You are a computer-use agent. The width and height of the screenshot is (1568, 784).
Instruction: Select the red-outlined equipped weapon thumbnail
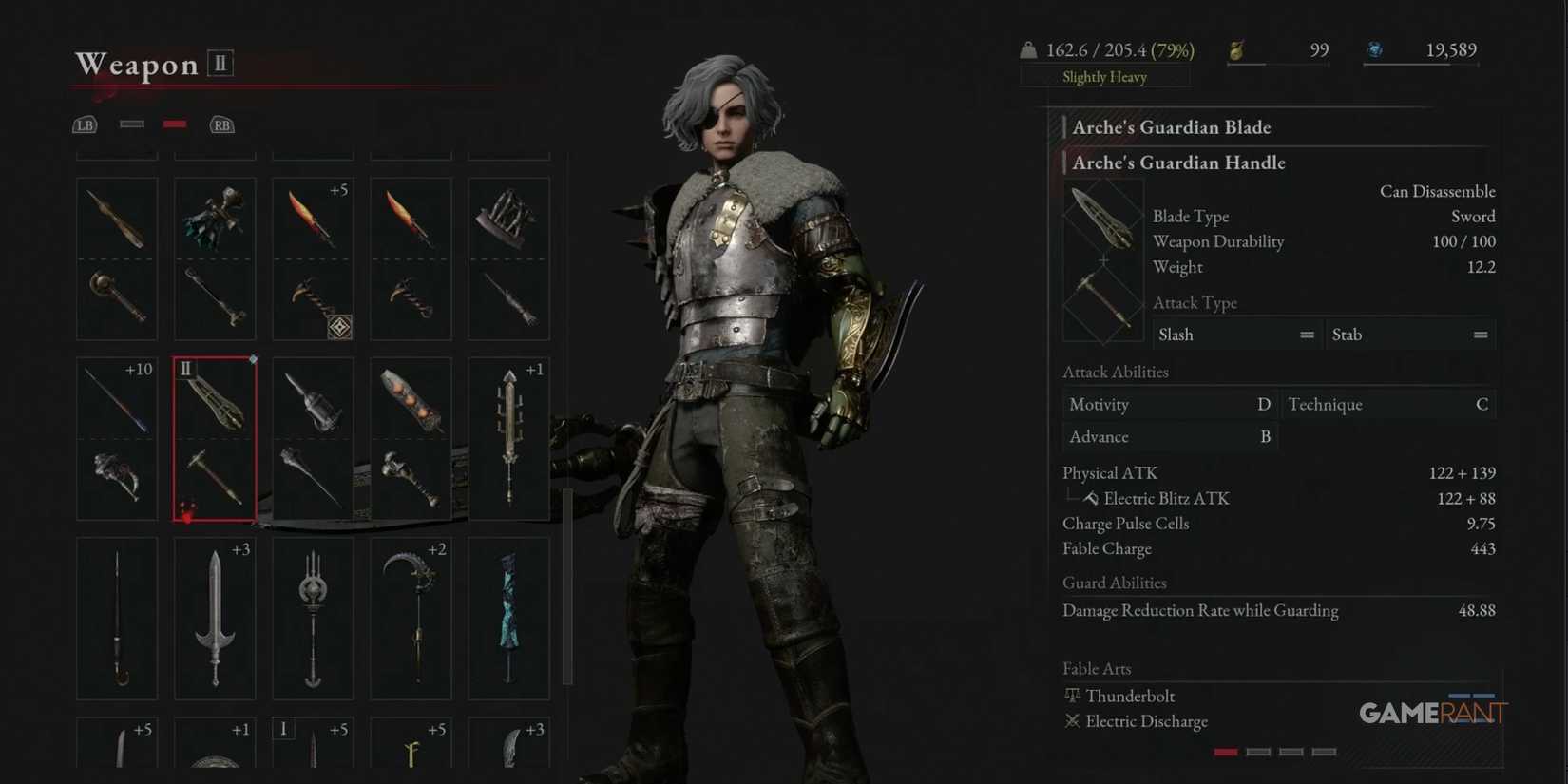(x=214, y=437)
